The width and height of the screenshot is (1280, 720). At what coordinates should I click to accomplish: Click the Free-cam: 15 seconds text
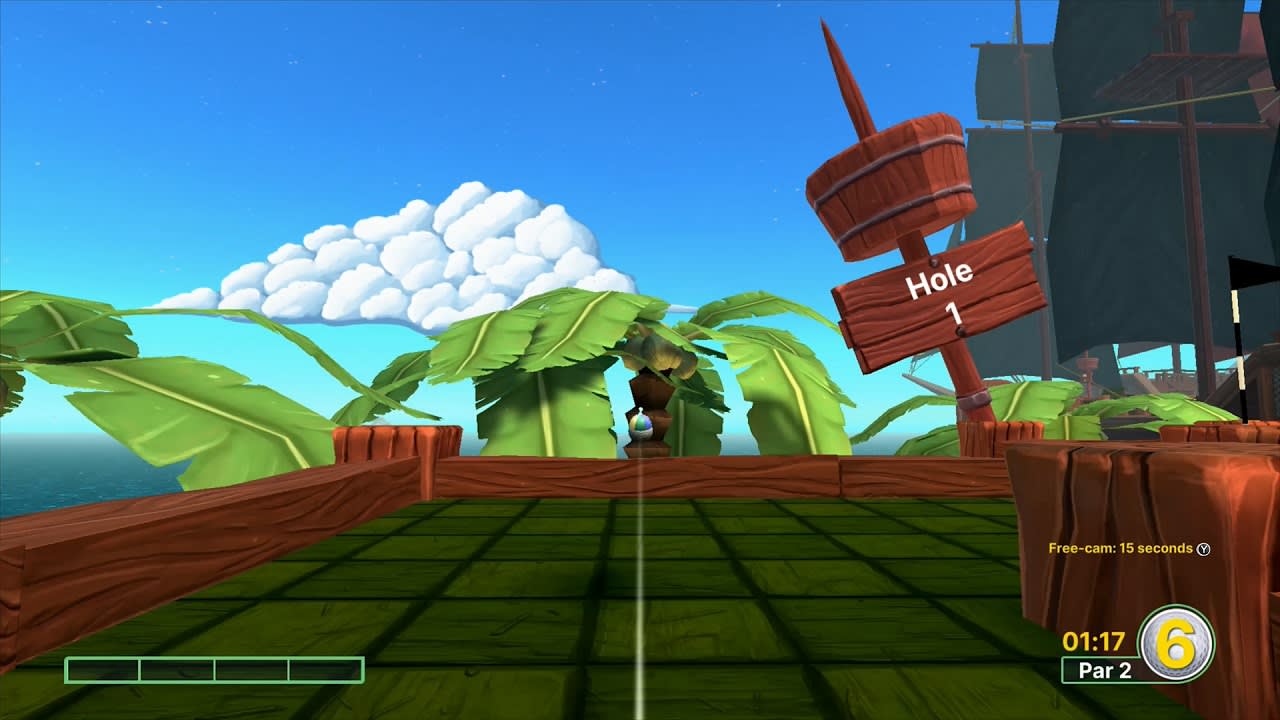(1118, 547)
